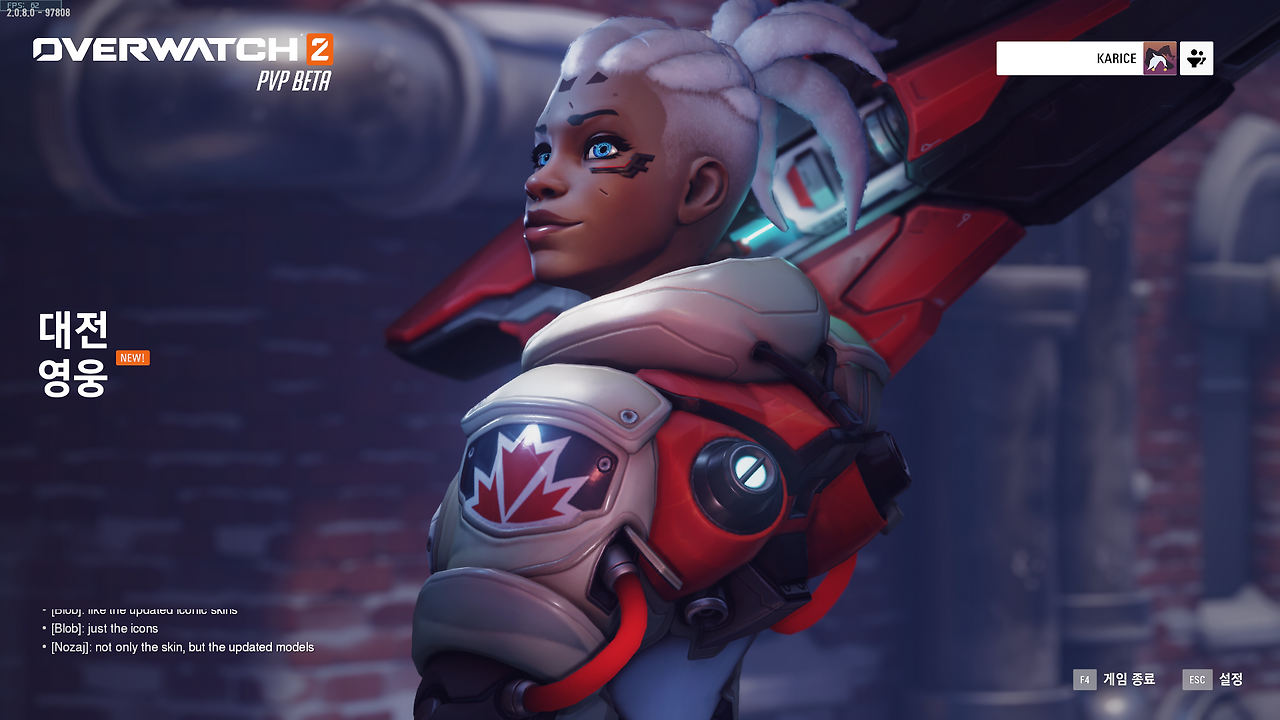Click the F4 key badge icon

[x=1084, y=679]
